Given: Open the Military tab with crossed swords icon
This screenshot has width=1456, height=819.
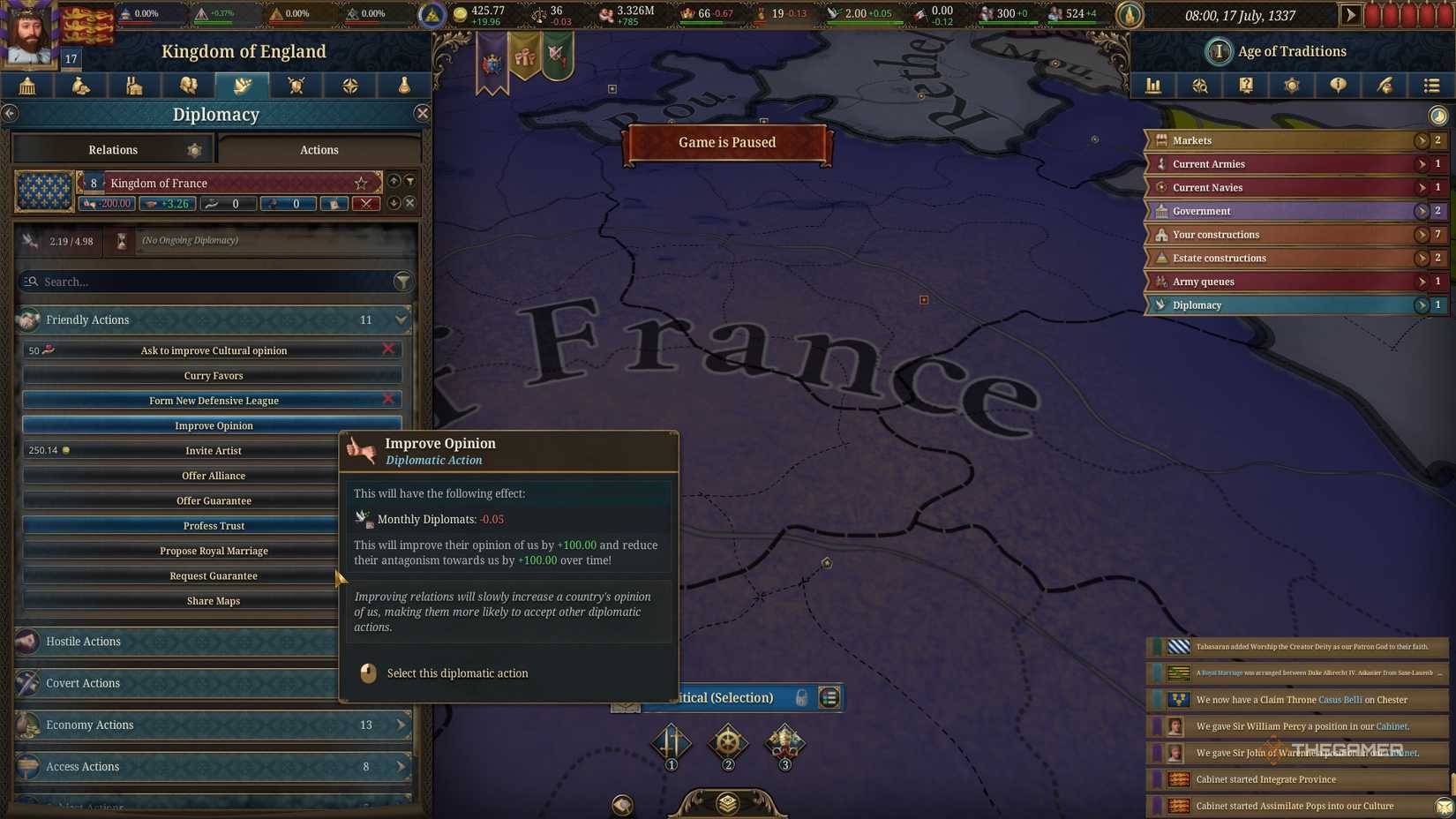Looking at the screenshot, I should pyautogui.click(x=296, y=86).
